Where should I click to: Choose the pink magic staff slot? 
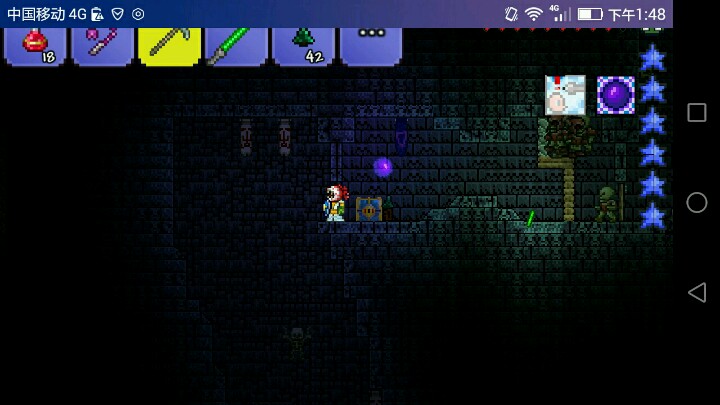pyautogui.click(x=102, y=46)
